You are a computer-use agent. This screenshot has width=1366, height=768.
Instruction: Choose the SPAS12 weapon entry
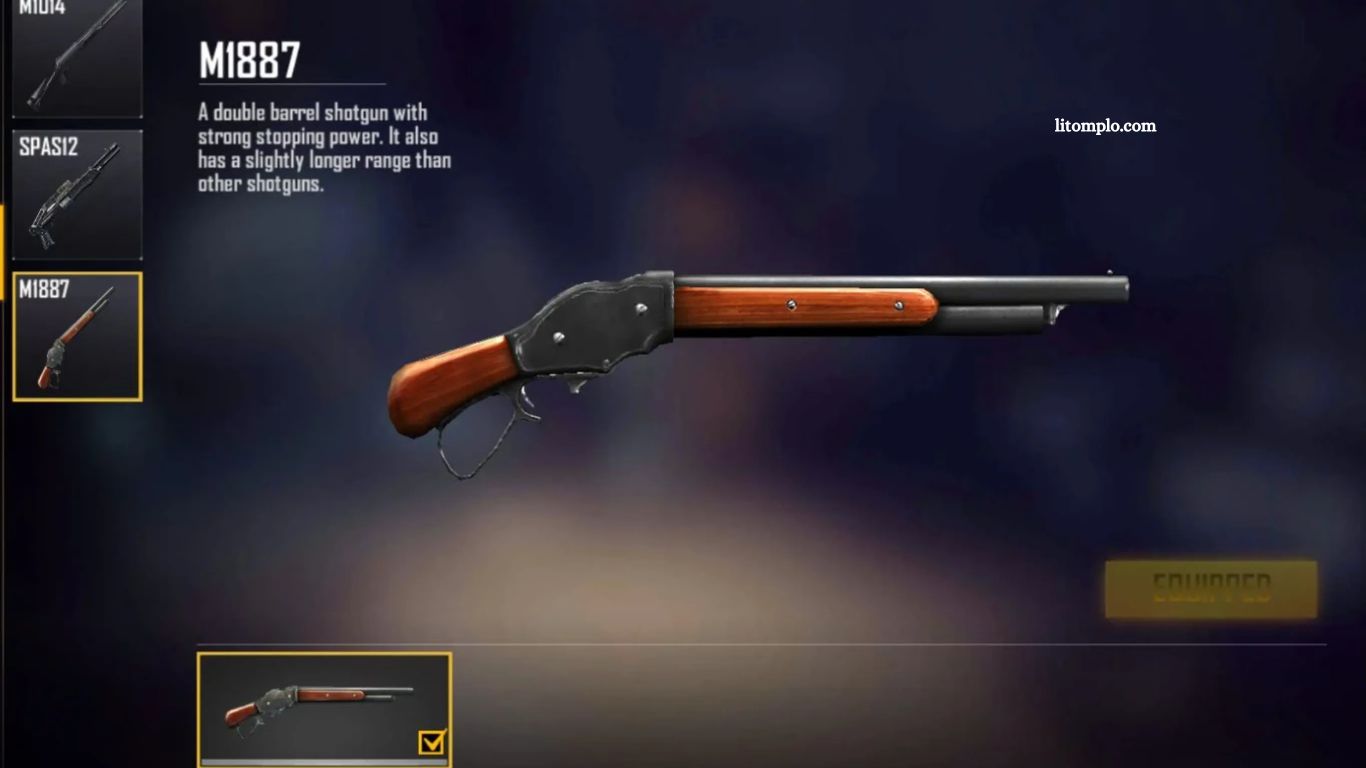(x=77, y=195)
